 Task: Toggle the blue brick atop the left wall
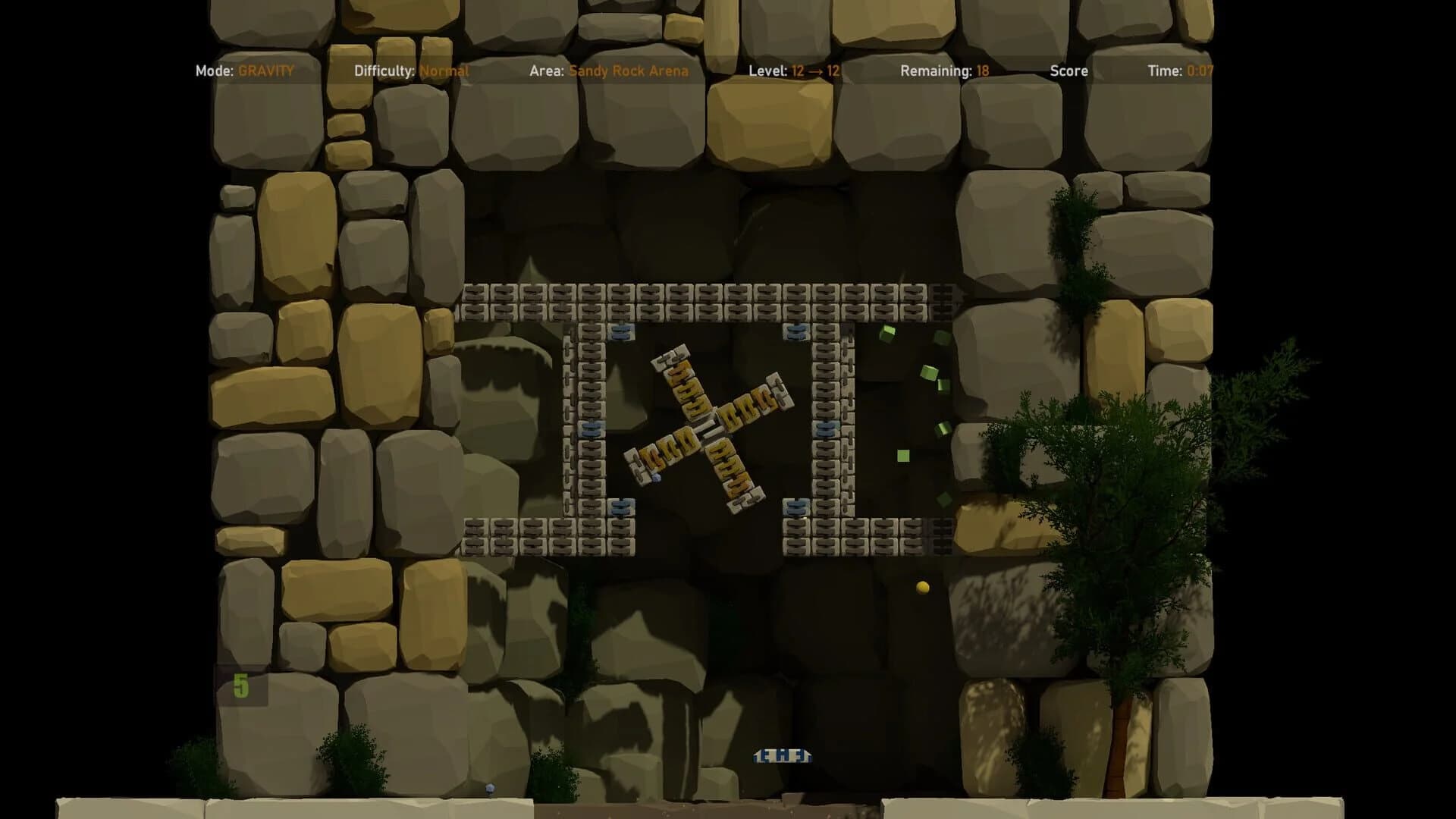click(x=623, y=331)
